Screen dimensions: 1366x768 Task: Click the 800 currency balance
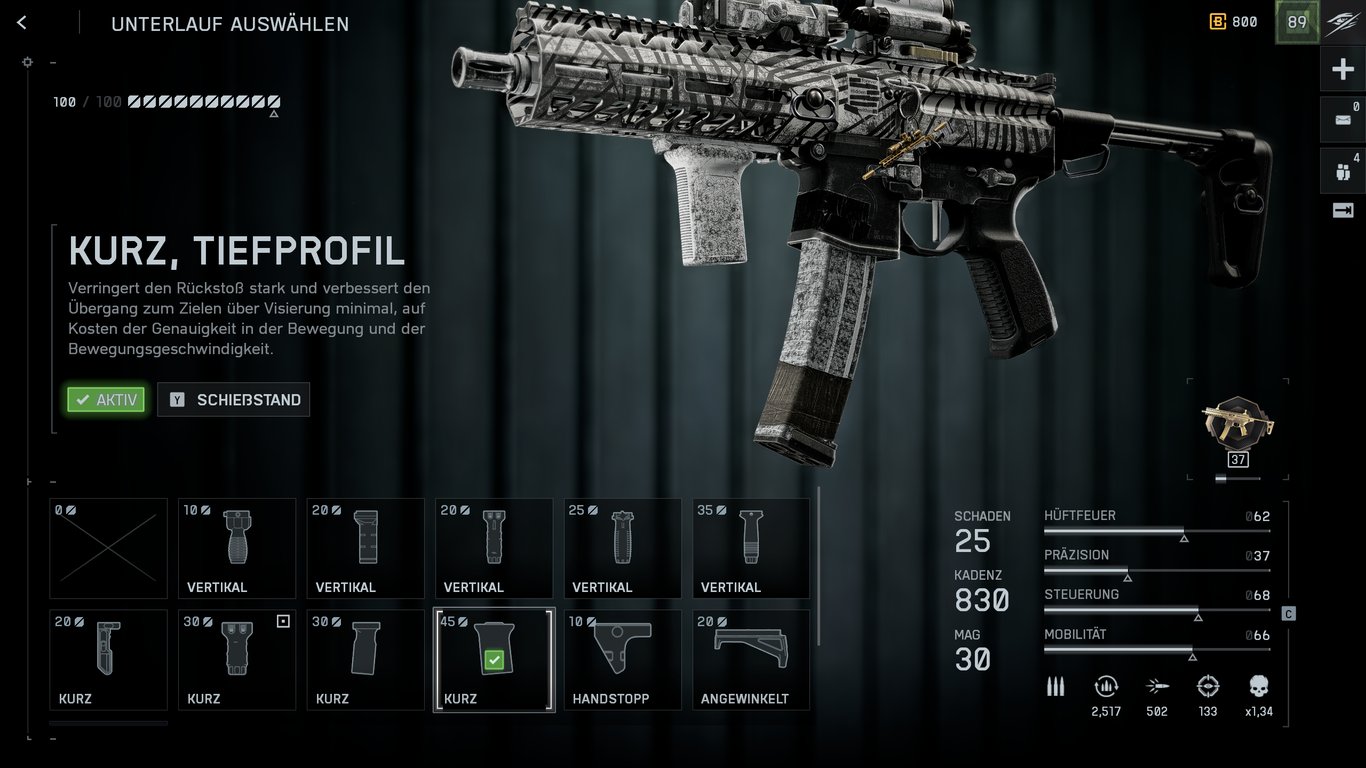click(1234, 22)
